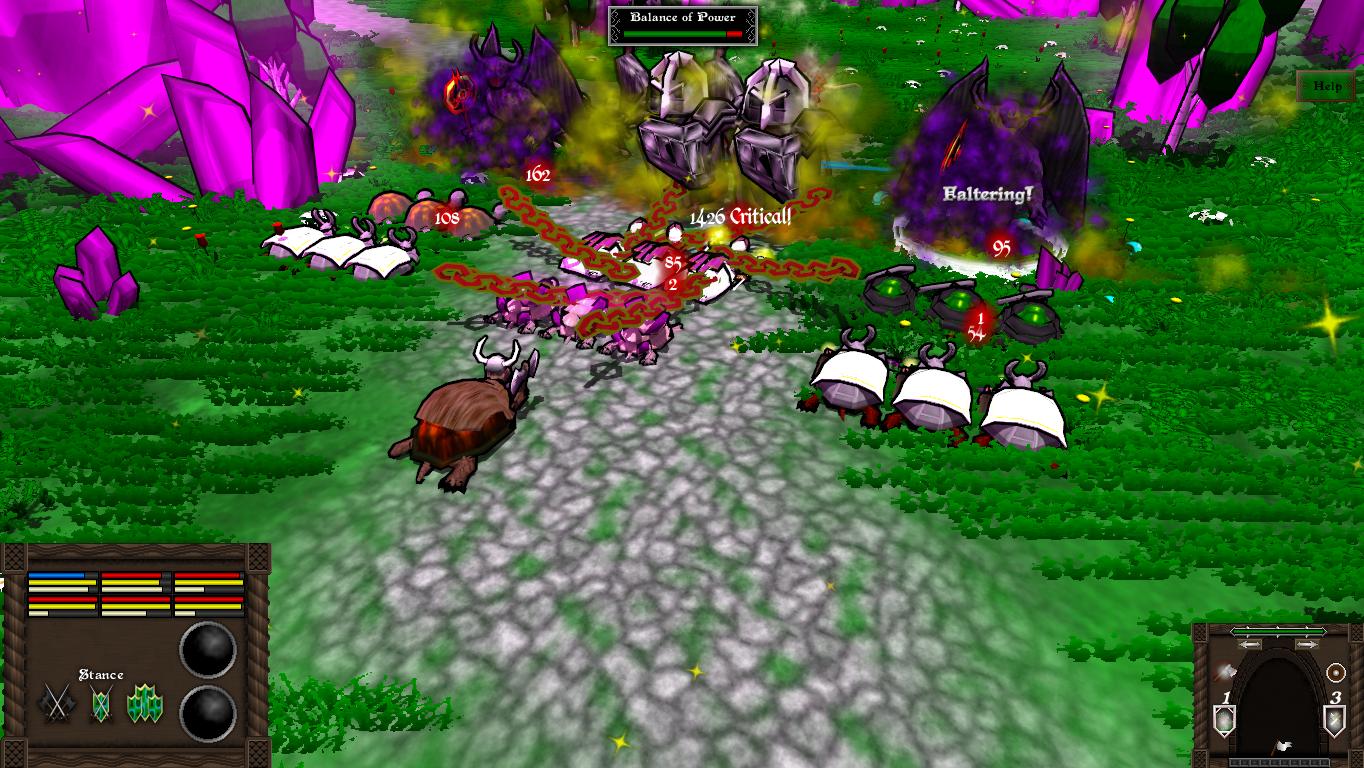Viewport: 1364px width, 768px height.
Task: Click the axe icon in the gate panel
Action: pos(1226,671)
